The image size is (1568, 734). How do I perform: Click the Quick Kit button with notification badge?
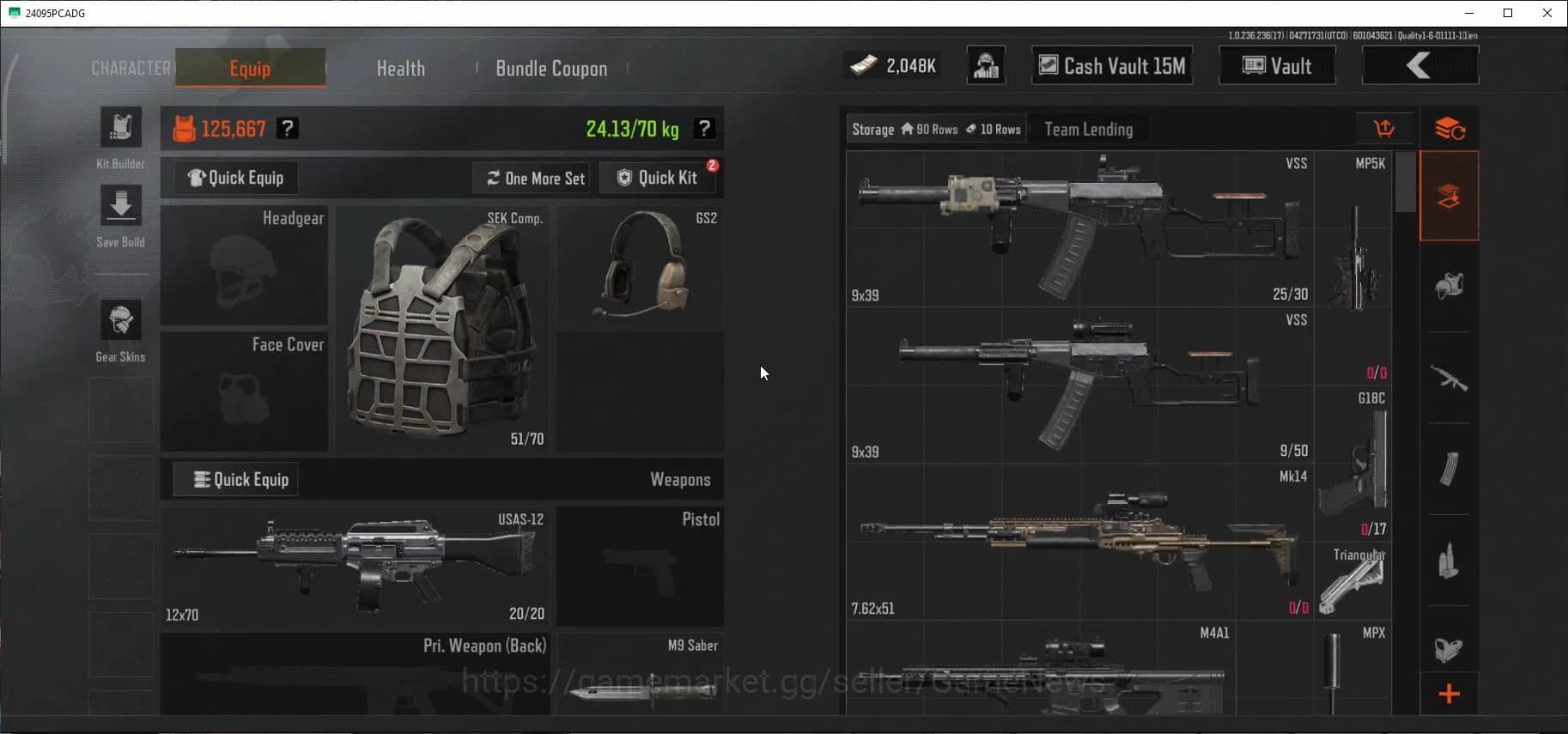[659, 178]
